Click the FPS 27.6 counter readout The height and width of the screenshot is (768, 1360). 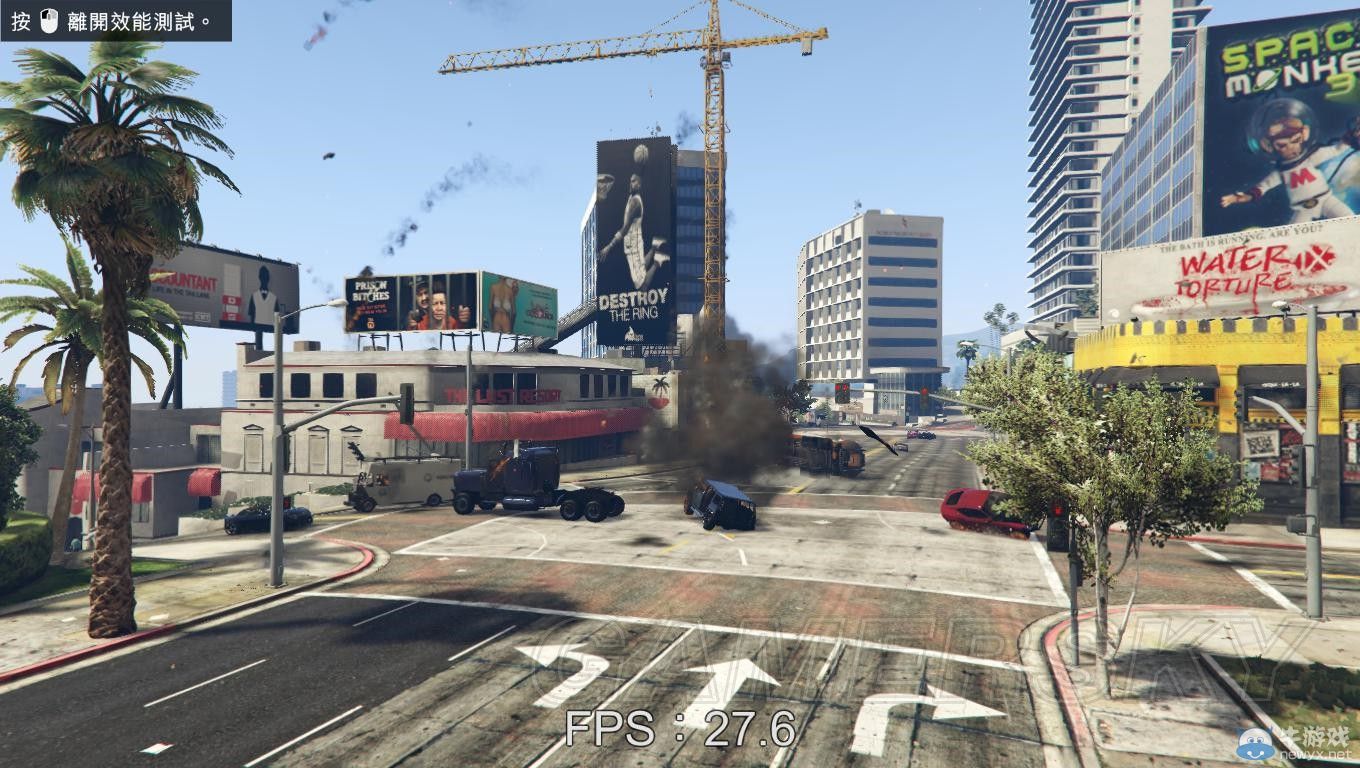(x=678, y=732)
